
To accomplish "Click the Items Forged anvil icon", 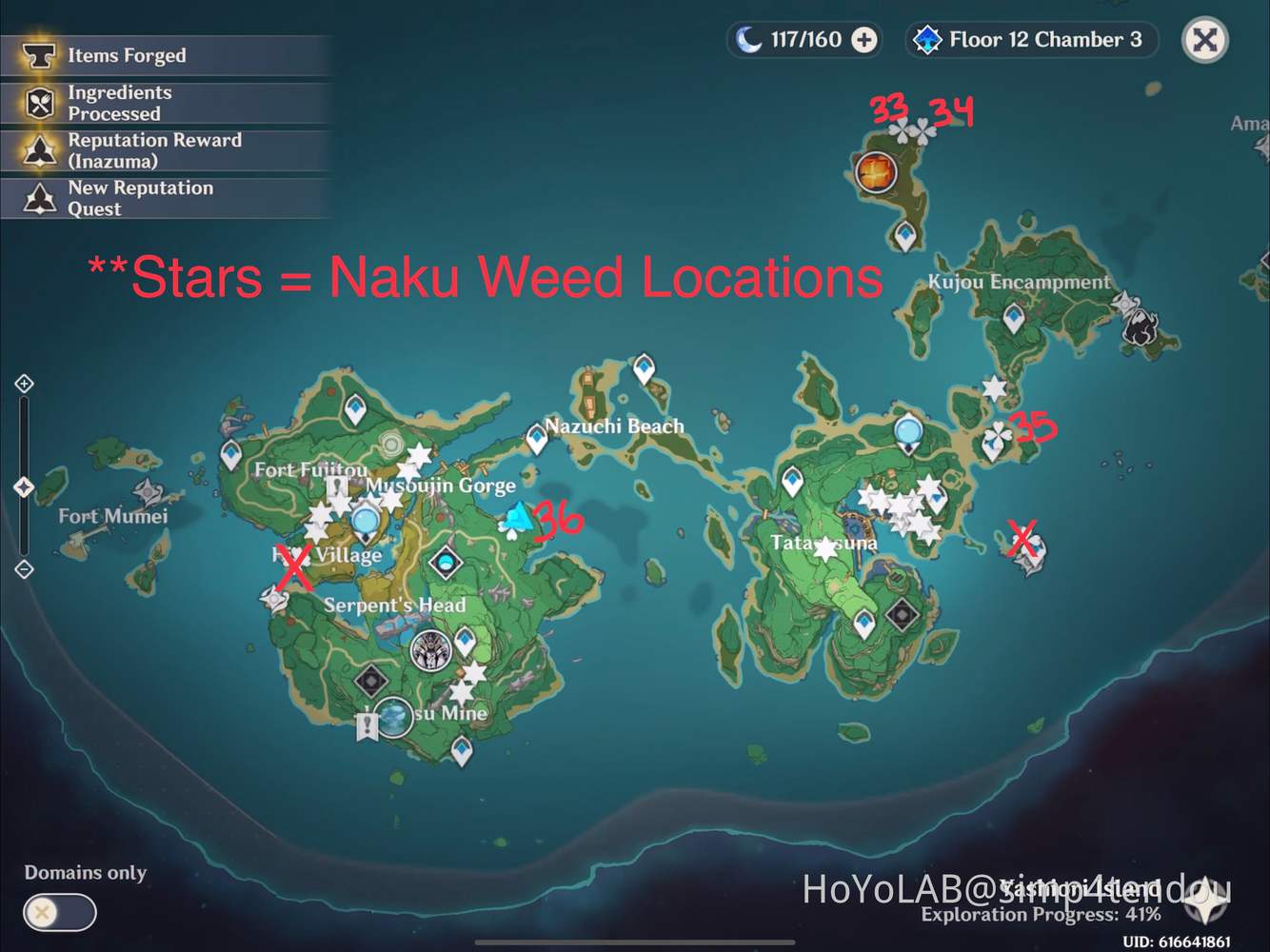I will pyautogui.click(x=38, y=55).
